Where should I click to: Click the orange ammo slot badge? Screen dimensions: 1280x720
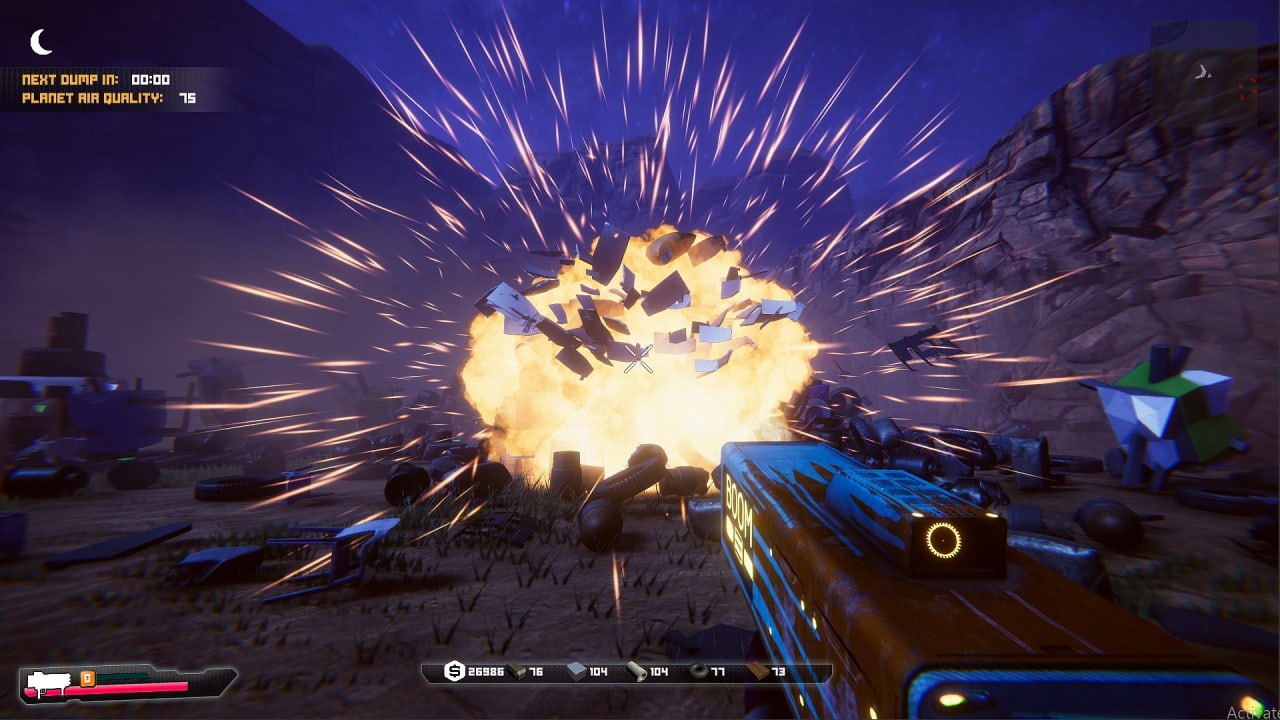click(87, 678)
